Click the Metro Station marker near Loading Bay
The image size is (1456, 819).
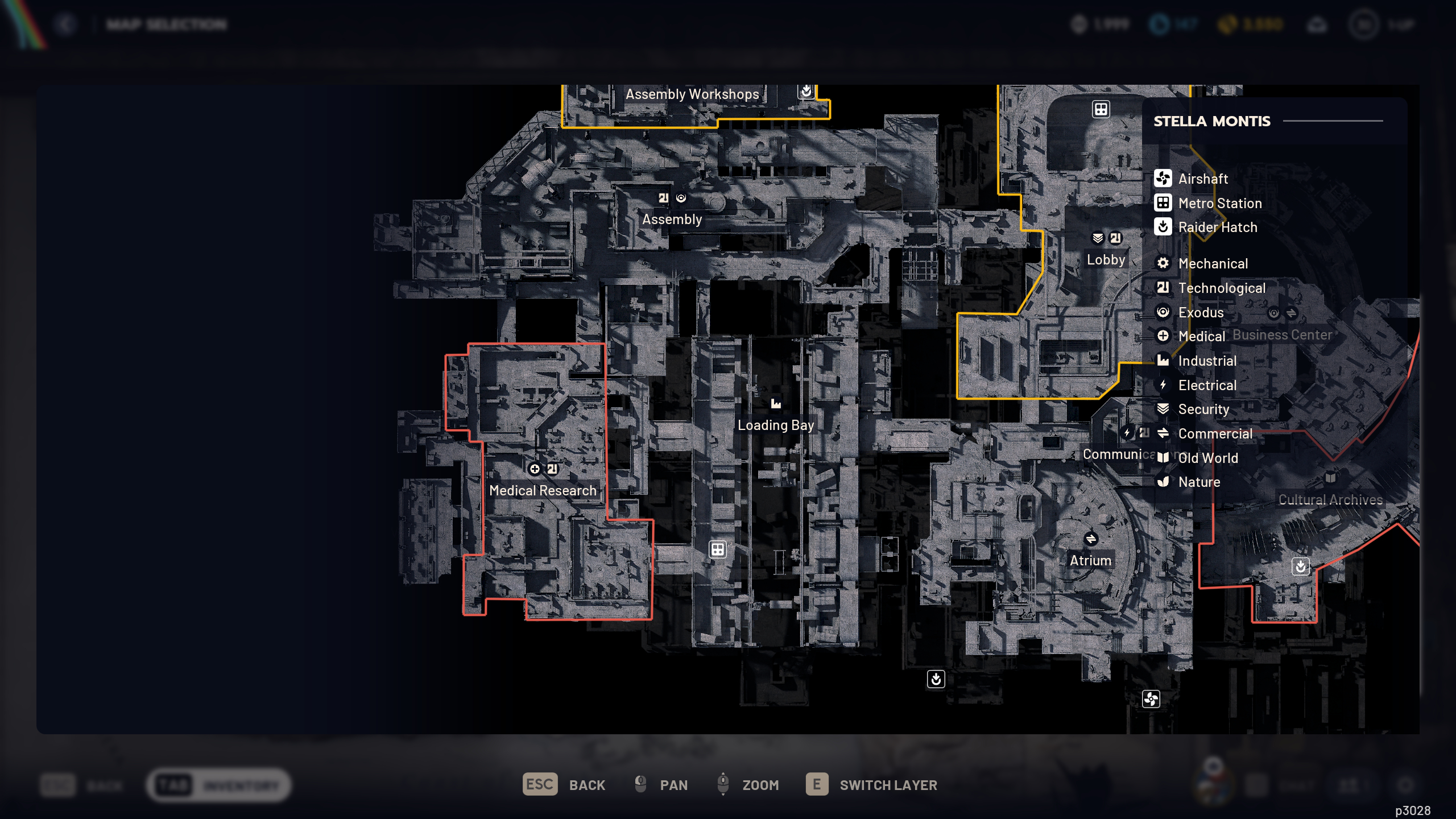pos(717,549)
